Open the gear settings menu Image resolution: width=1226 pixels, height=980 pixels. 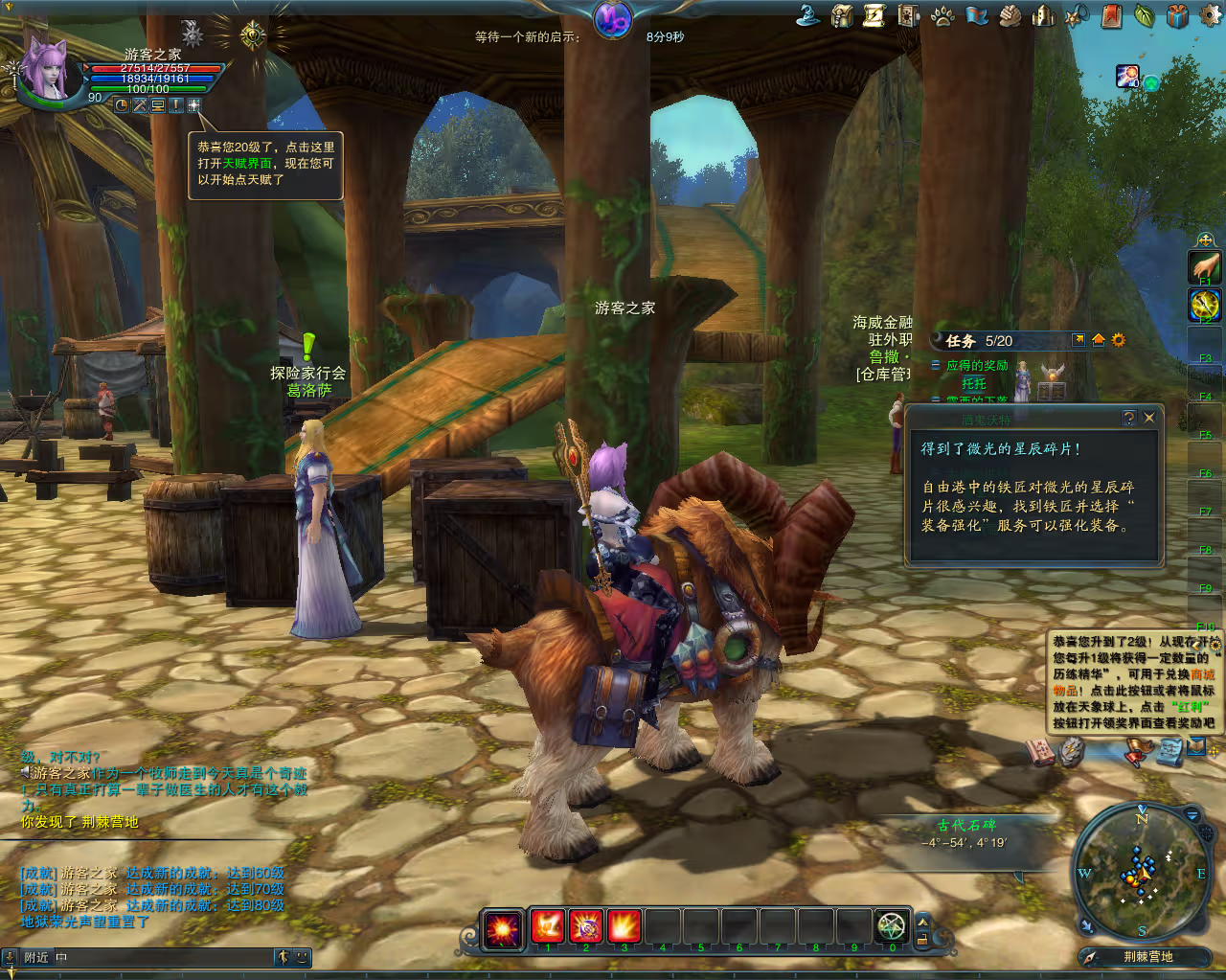(x=1212, y=13)
